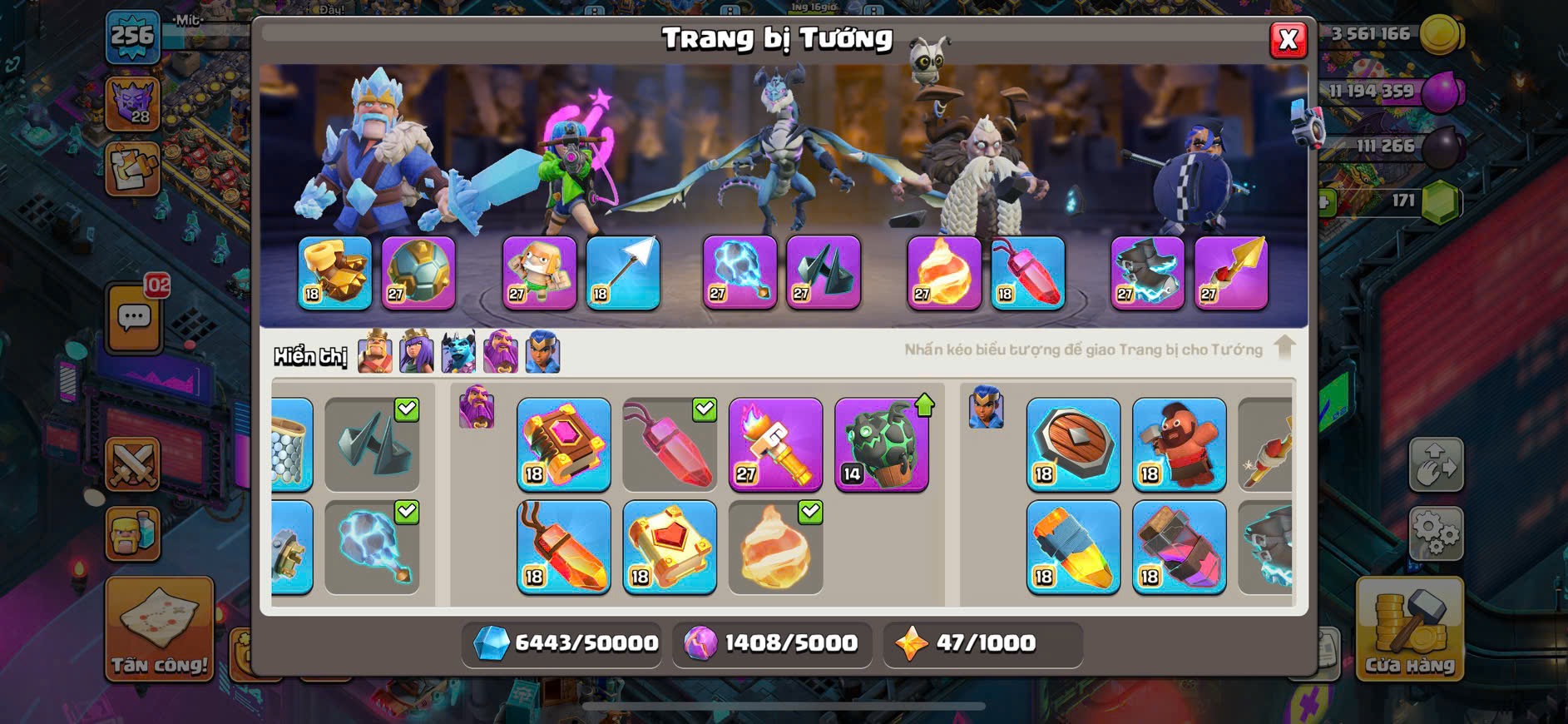Select the equipped spiky ball slot

(418, 273)
